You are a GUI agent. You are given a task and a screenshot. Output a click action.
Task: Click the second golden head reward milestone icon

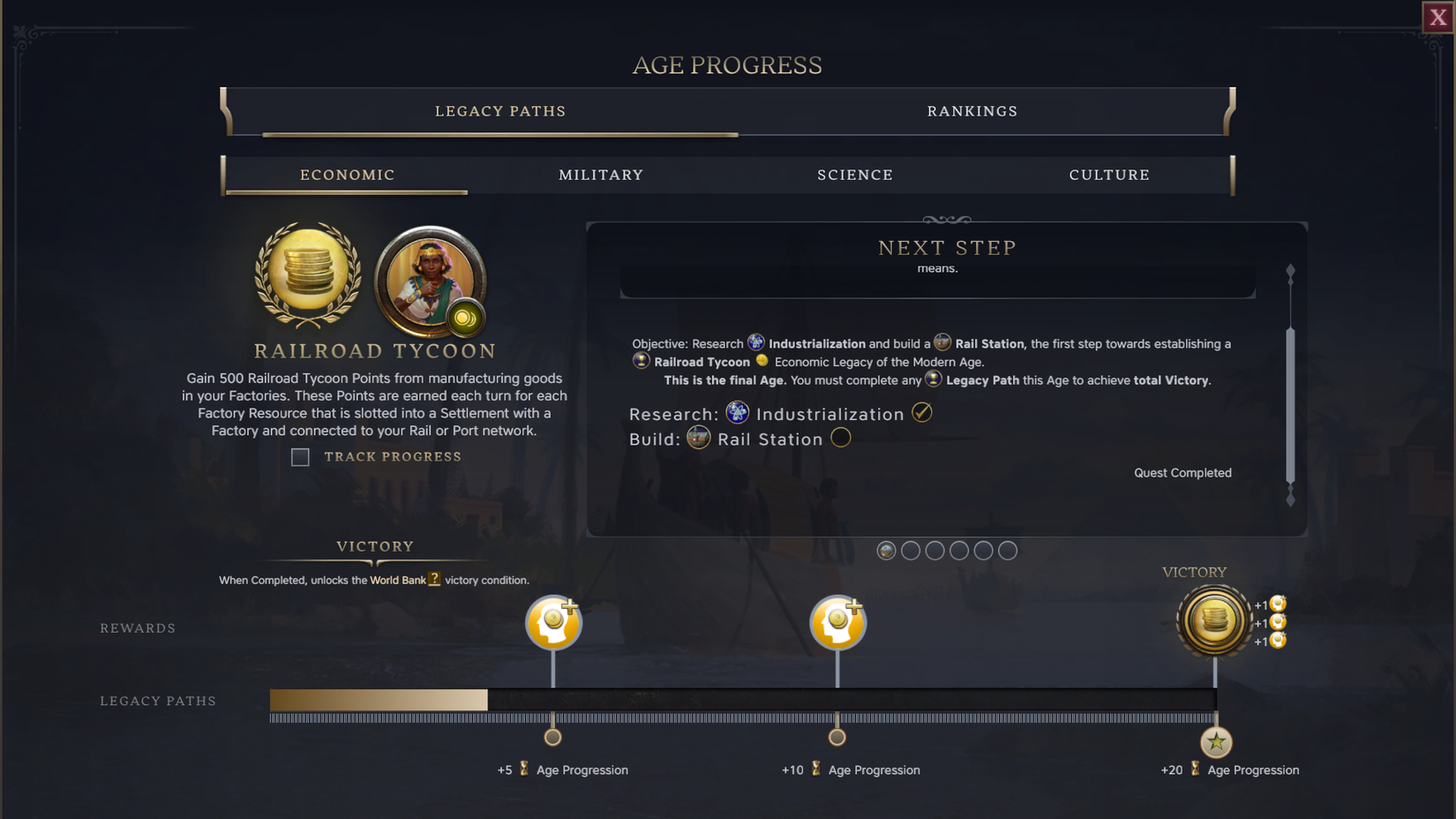(837, 622)
